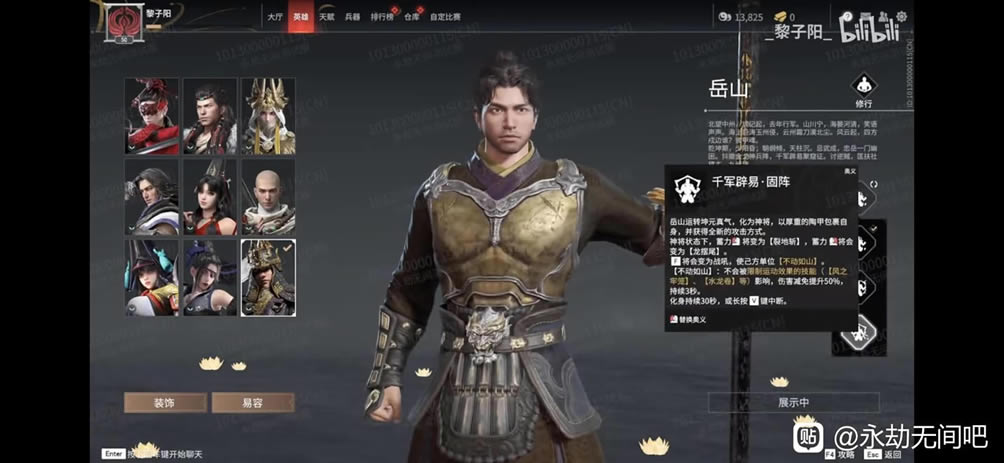Choose the red-masked hero portrait
Screen dimensions: 1004x463
coord(152,116)
